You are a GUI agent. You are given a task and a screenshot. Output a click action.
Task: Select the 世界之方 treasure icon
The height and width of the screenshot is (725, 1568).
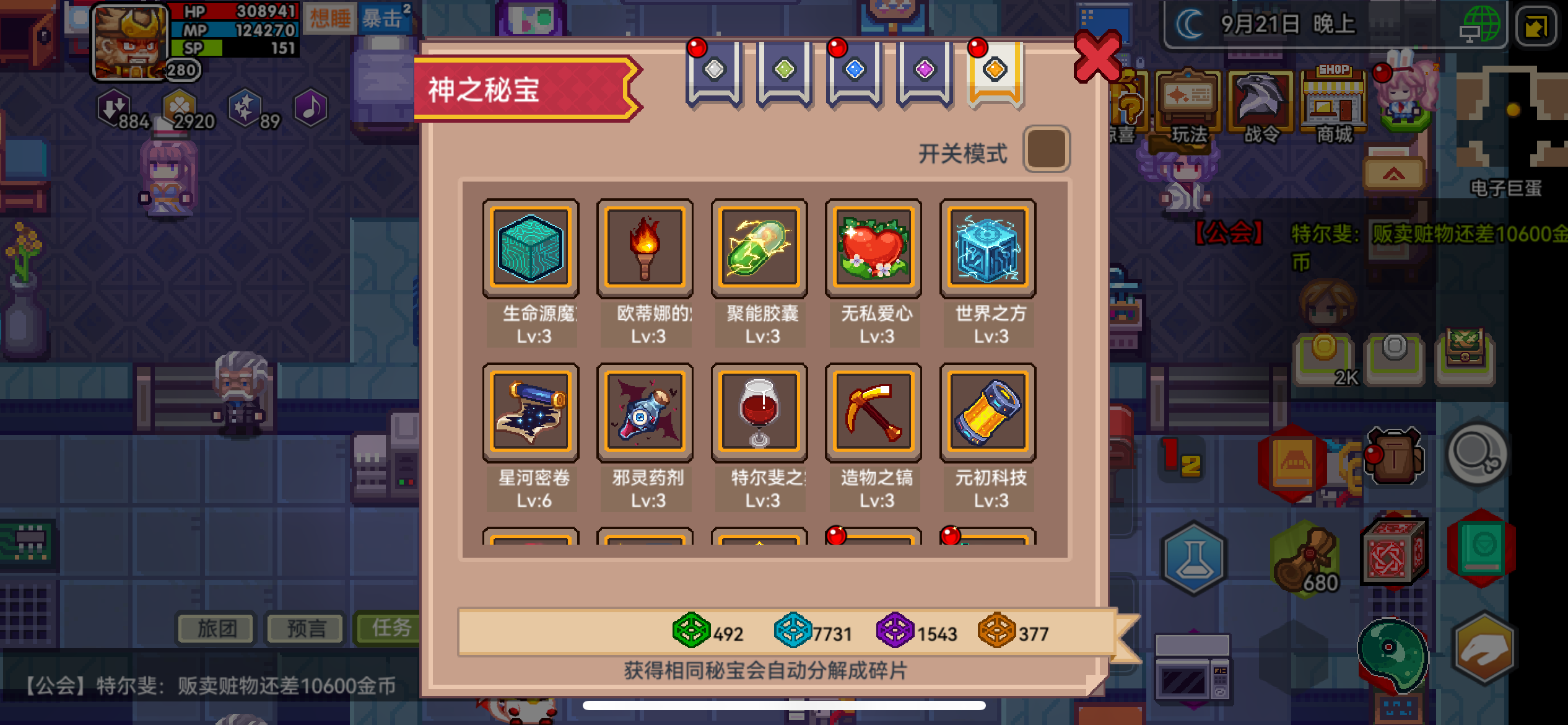coord(988,247)
